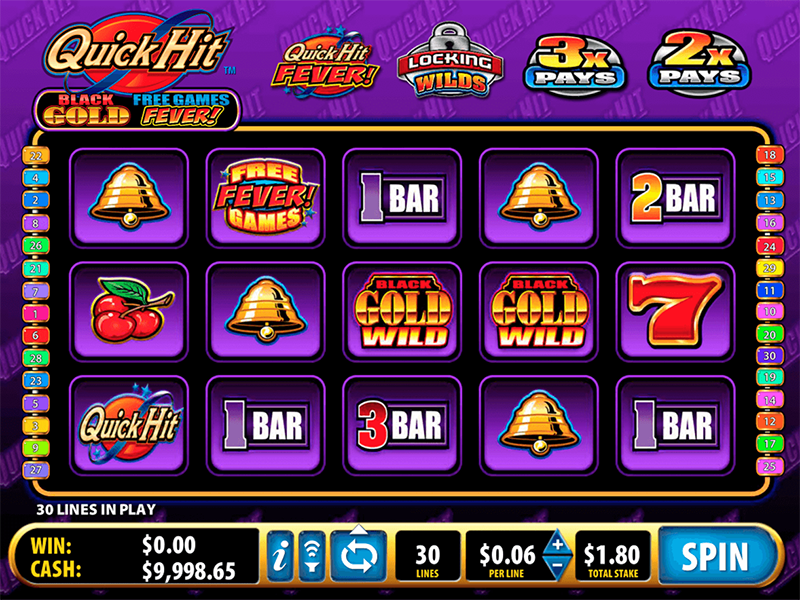Select the 30 lines box

(x=427, y=555)
